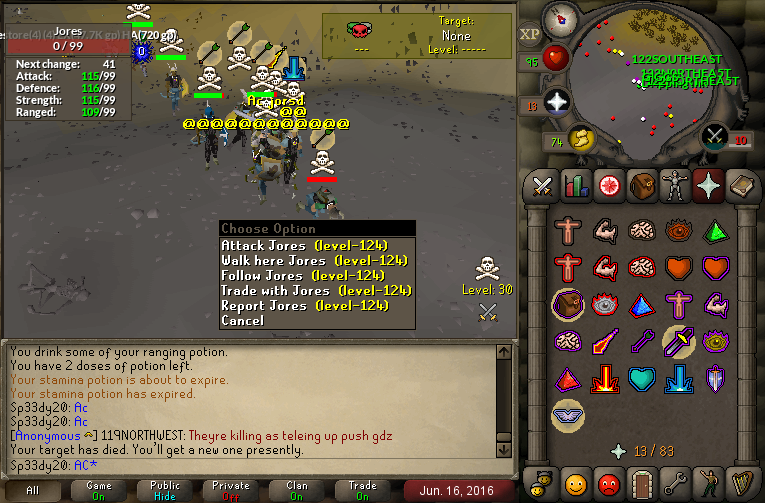Choose Report Jores from the menu
The height and width of the screenshot is (504, 765).
point(303,306)
